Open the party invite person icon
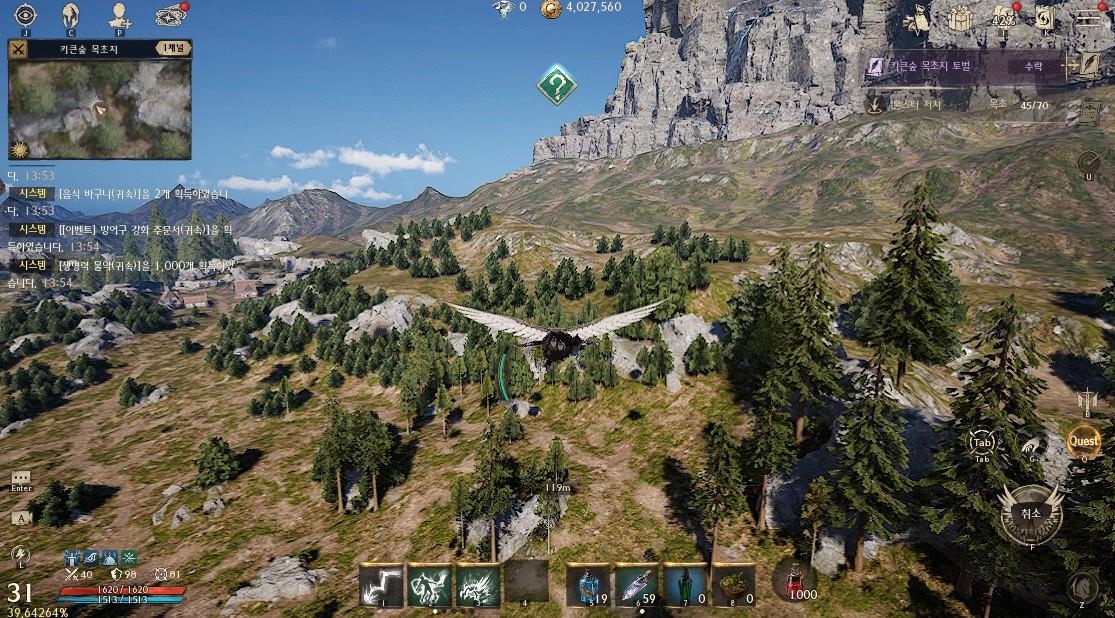Screen dimensions: 1115x618 pyautogui.click(x=119, y=15)
